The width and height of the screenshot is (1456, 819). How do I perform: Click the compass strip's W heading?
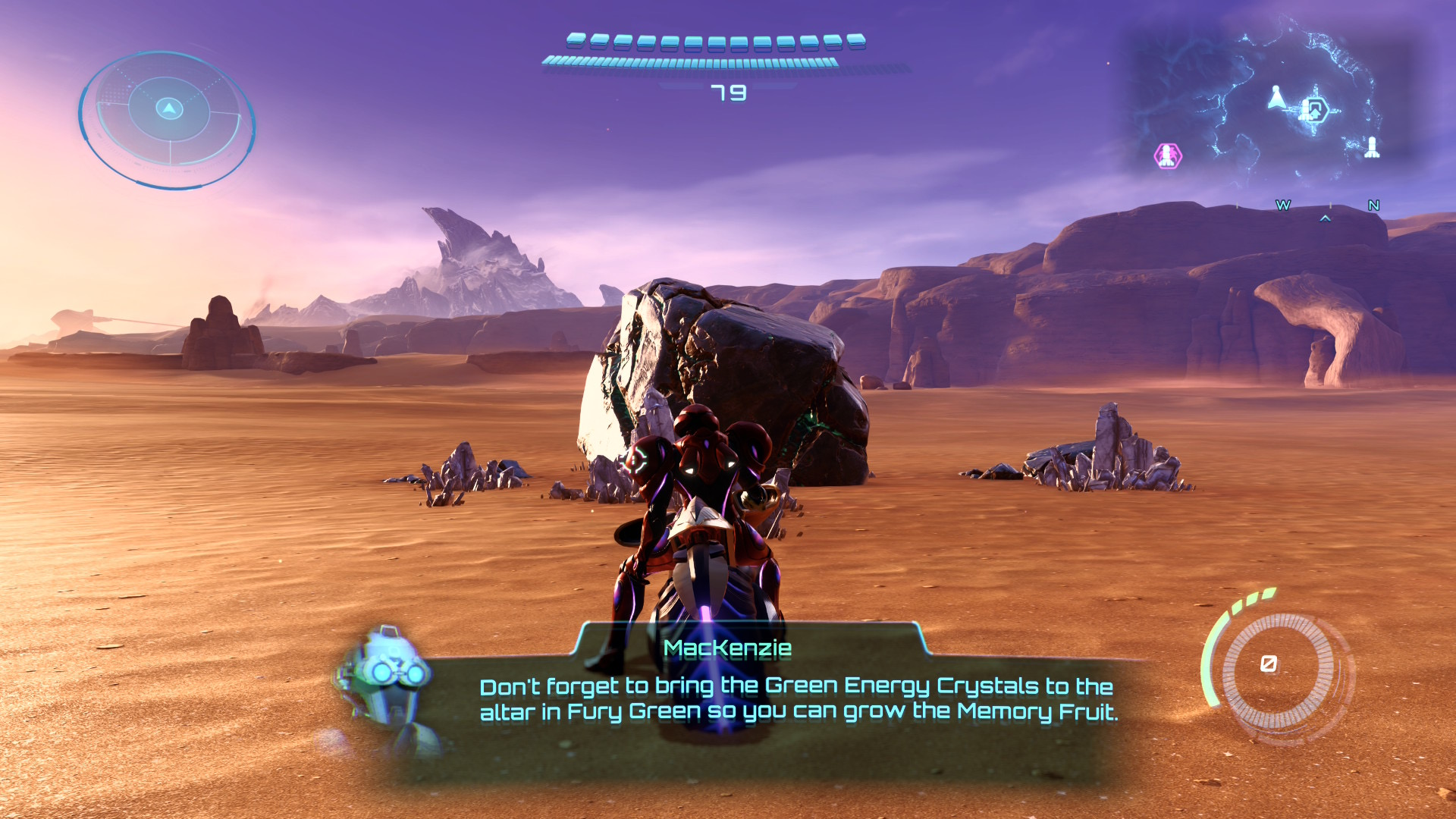pyautogui.click(x=1283, y=206)
